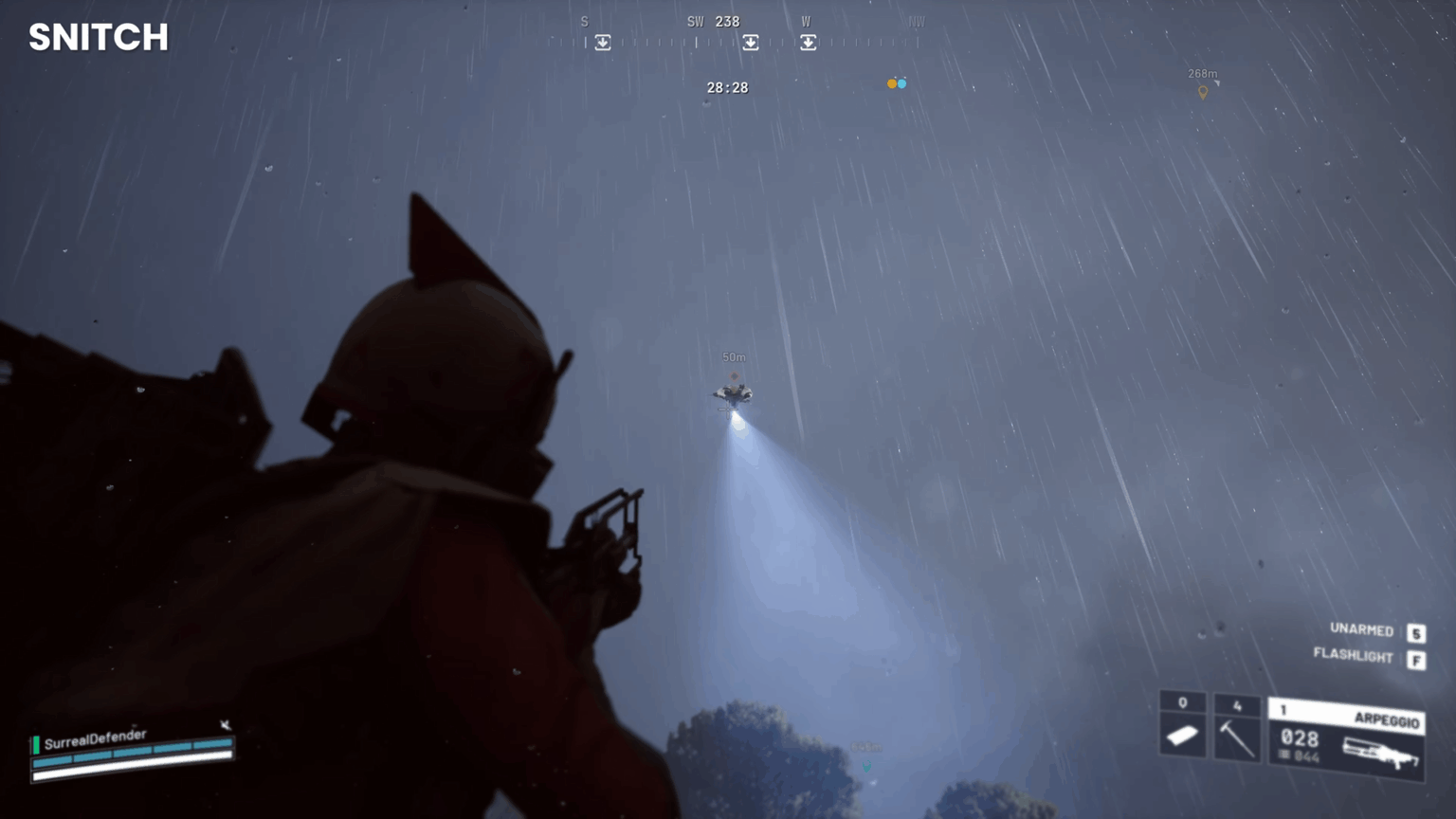
Task: Click the small marker icon above SurrealDefender's health bar
Action: pos(225,725)
